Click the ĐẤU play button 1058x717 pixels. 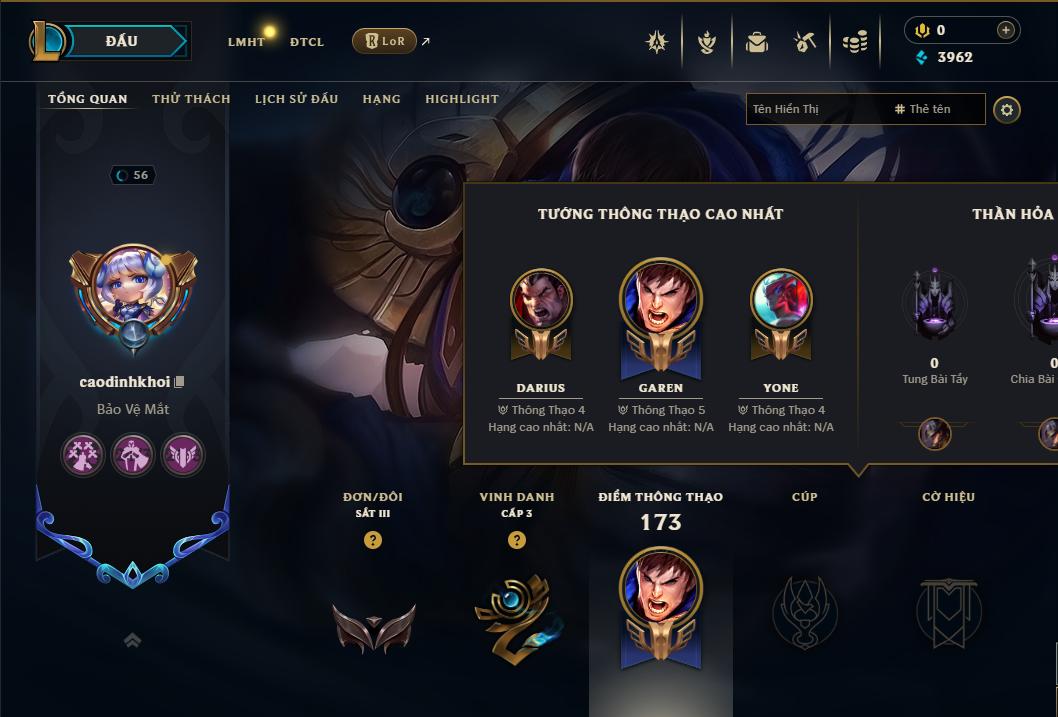120,41
